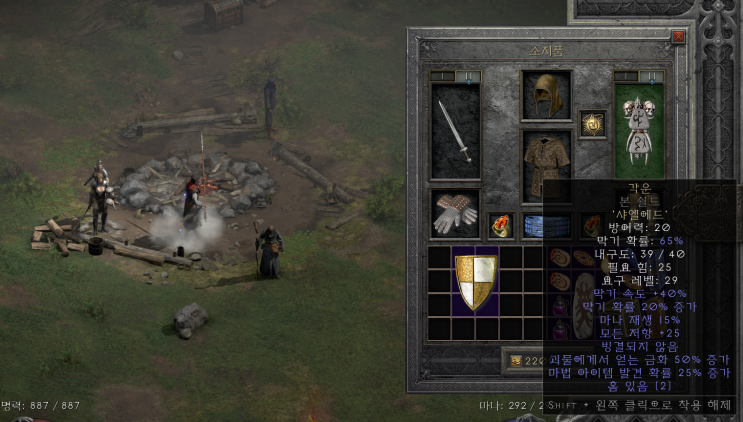Click the equipped blue belt slot
743x422 pixels.
(x=546, y=225)
